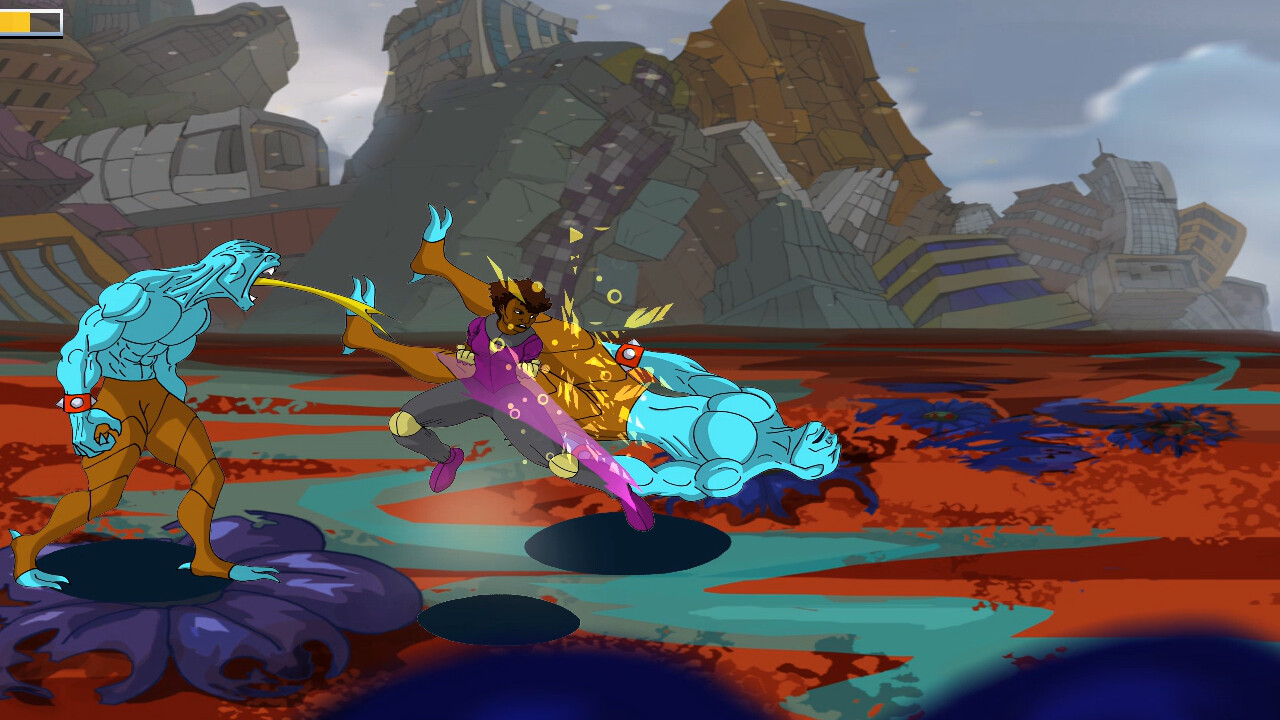Viewport: 1280px width, 720px height.
Task: Click the red device on the flying enemy's chest
Action: click(x=630, y=352)
